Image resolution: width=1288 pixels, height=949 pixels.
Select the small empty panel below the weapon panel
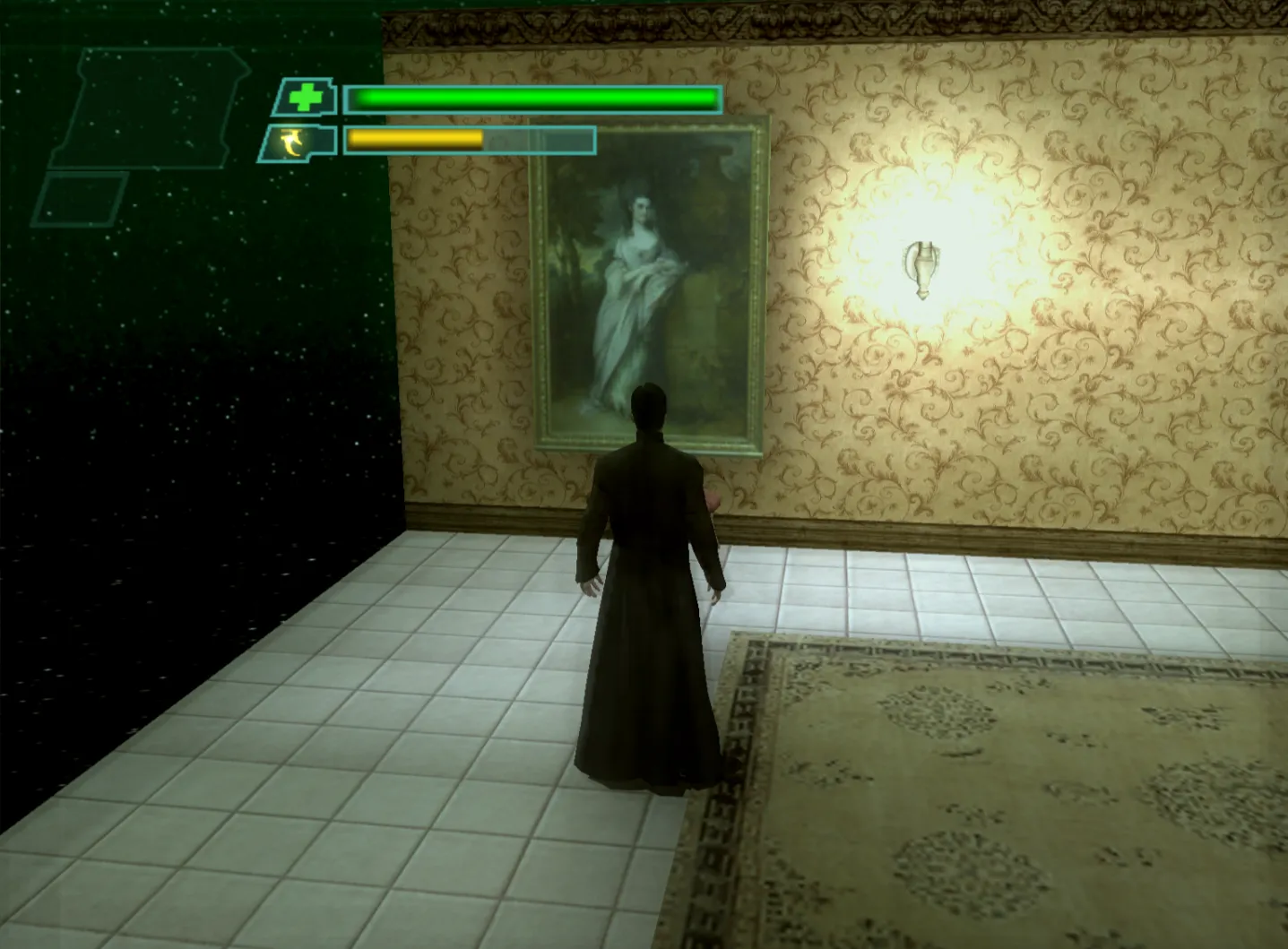point(81,199)
